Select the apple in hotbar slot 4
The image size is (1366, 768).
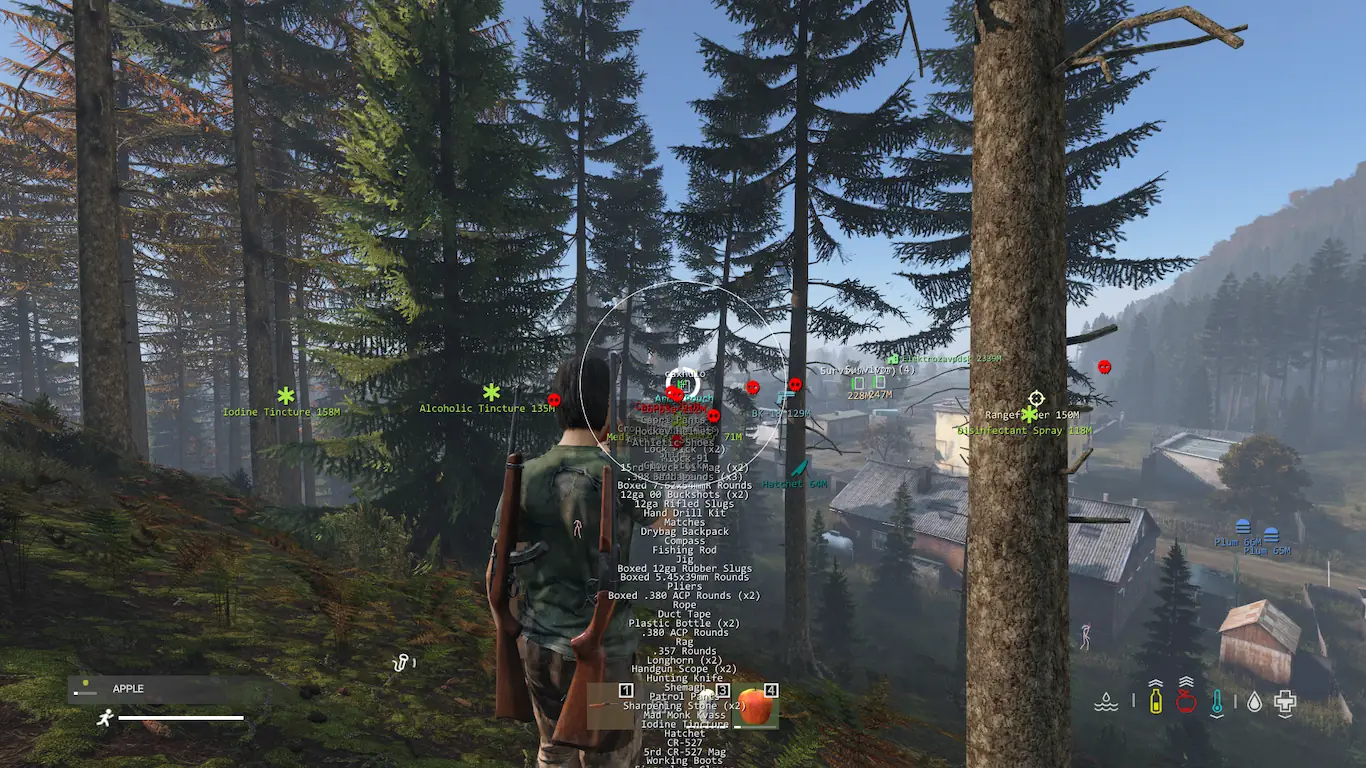pyautogui.click(x=756, y=706)
